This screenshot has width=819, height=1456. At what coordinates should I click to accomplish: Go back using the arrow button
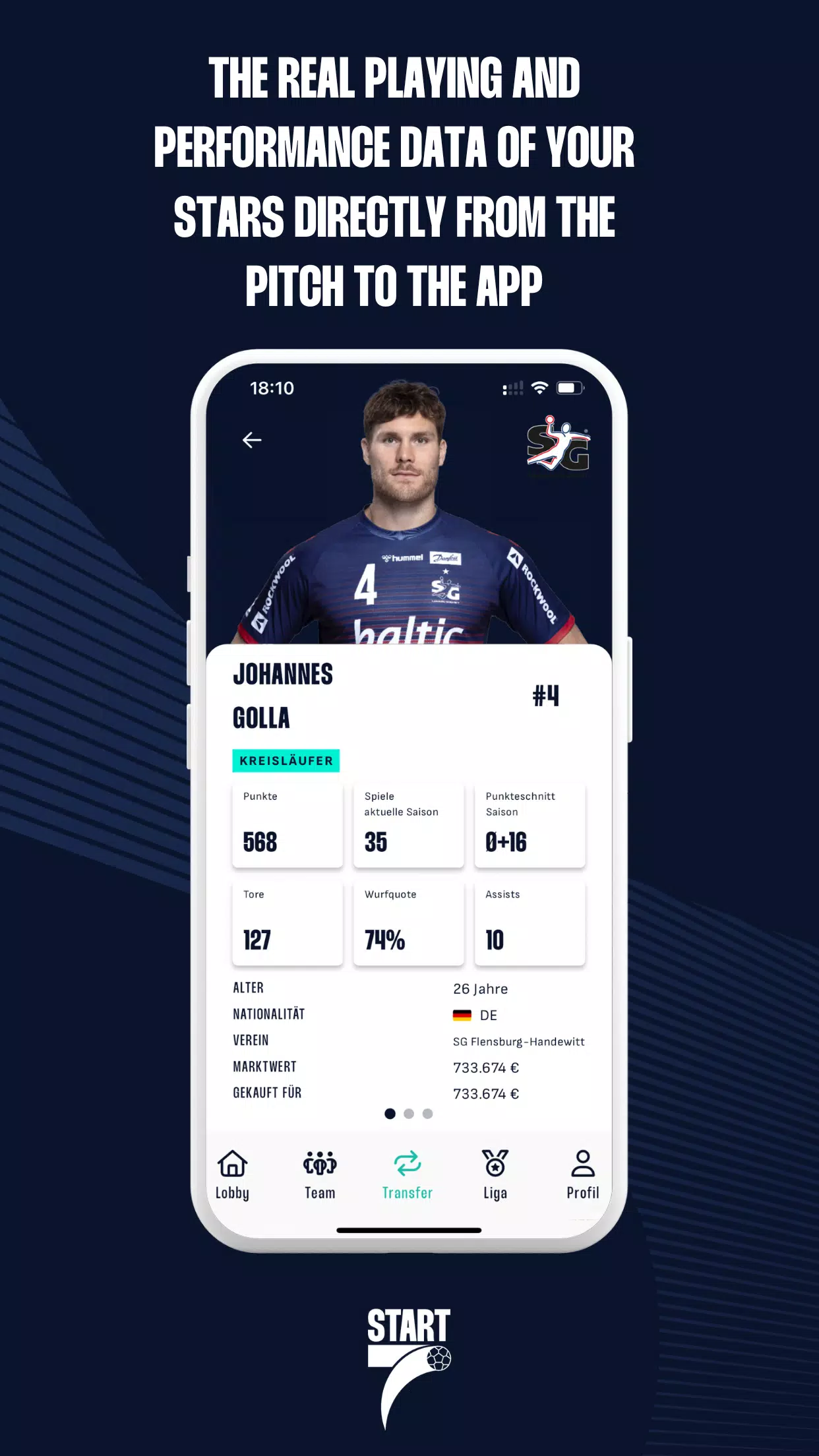tap(252, 440)
